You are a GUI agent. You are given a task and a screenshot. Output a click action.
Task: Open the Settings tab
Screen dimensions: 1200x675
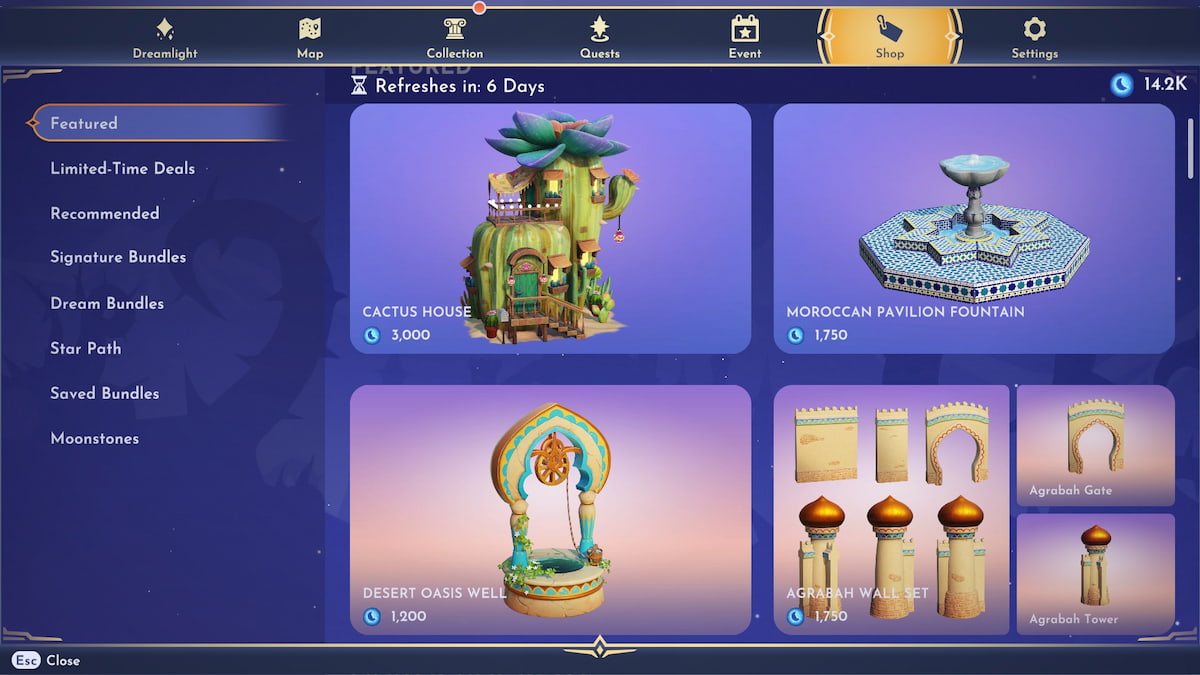tap(1034, 38)
